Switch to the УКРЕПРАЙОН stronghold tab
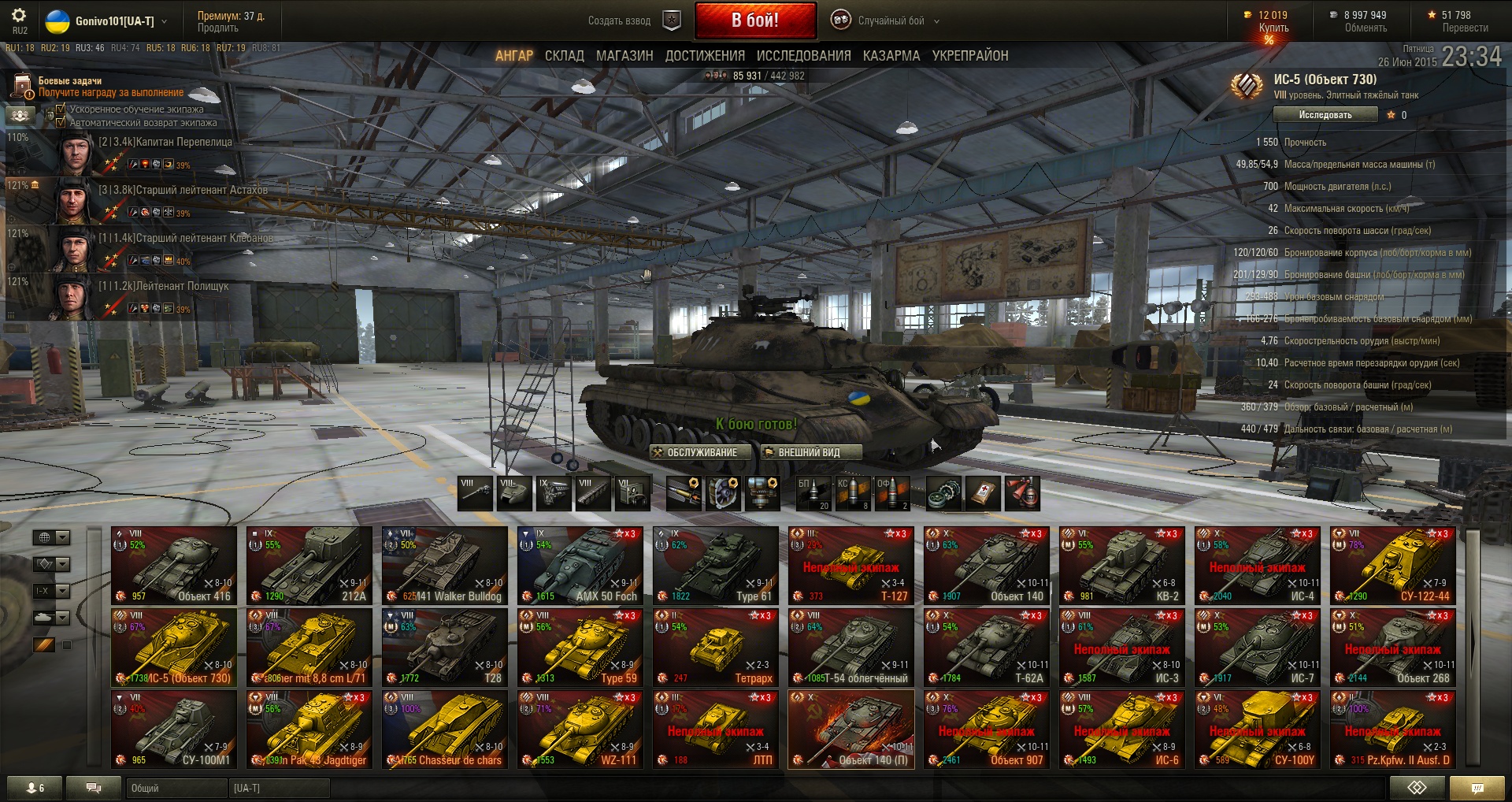Screen dimensions: 1512x802 (970, 56)
